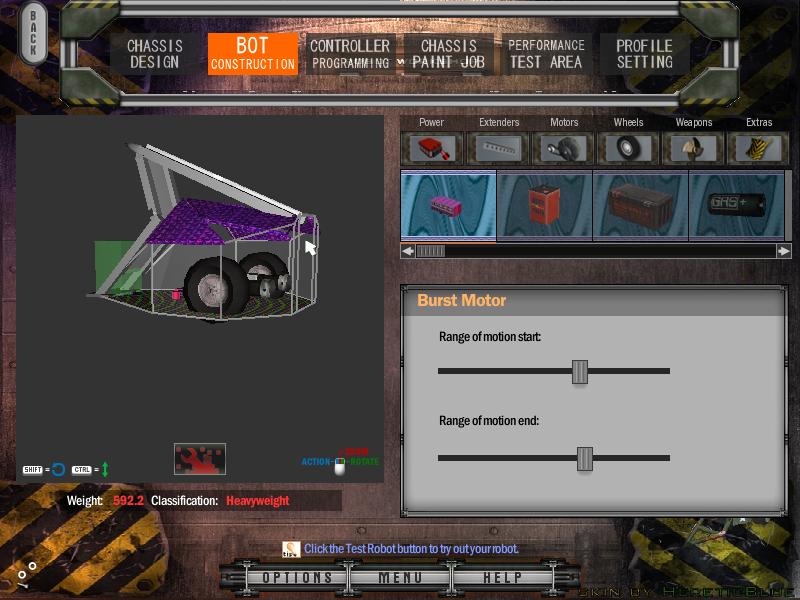Go back using the BACK button
The height and width of the screenshot is (600, 800).
point(33,35)
